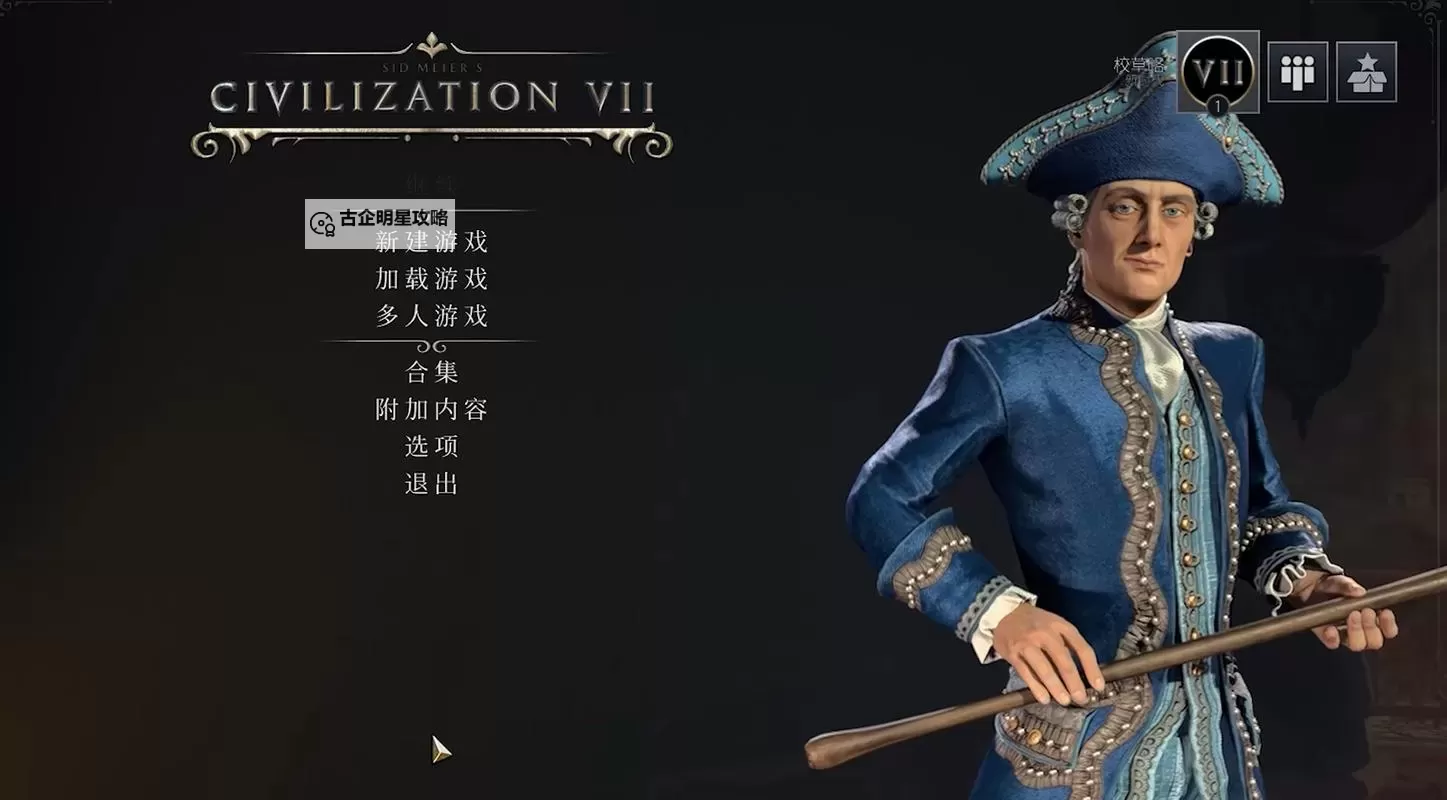Open 附加内容 additional content

[x=430, y=409]
